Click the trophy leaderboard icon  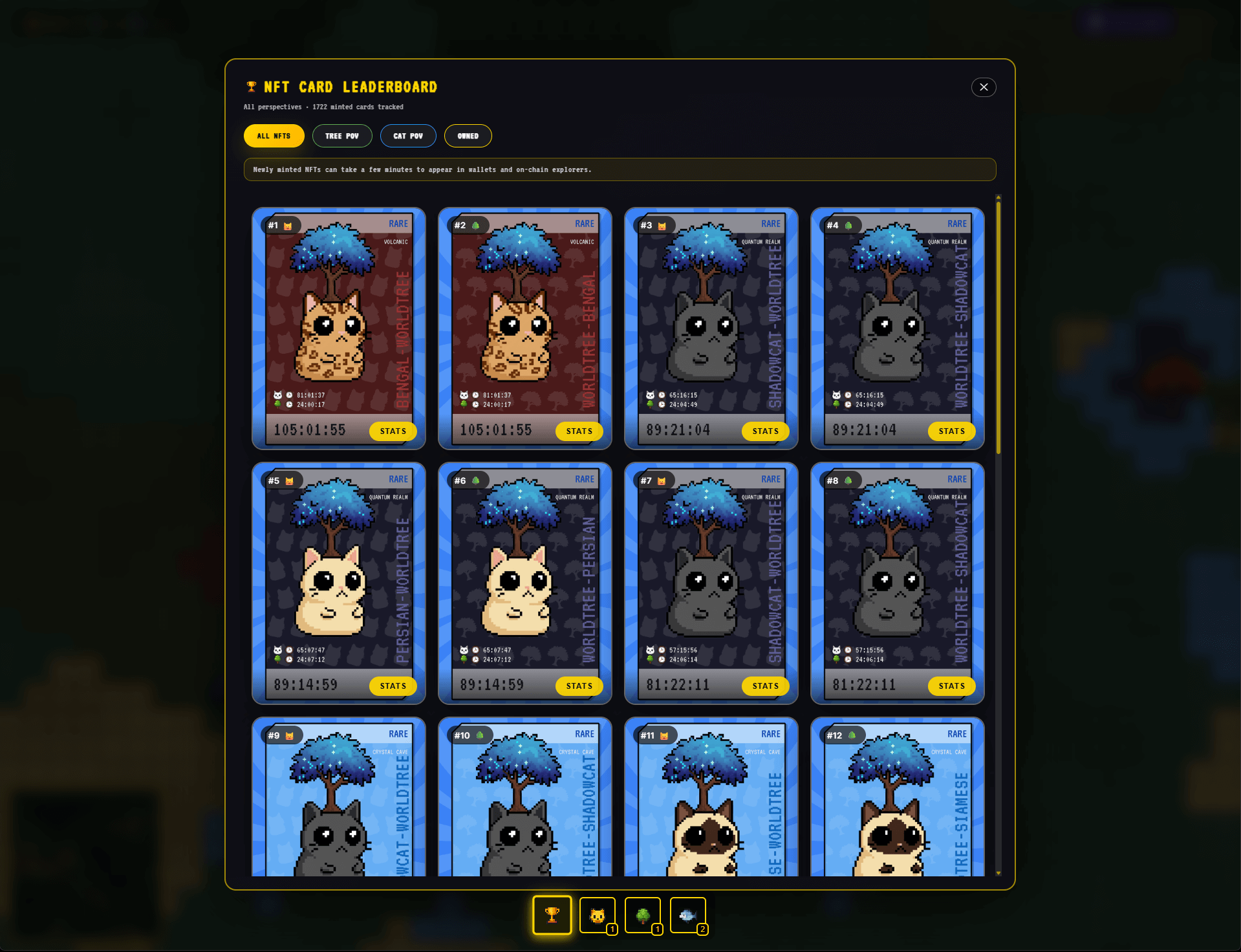pos(552,915)
